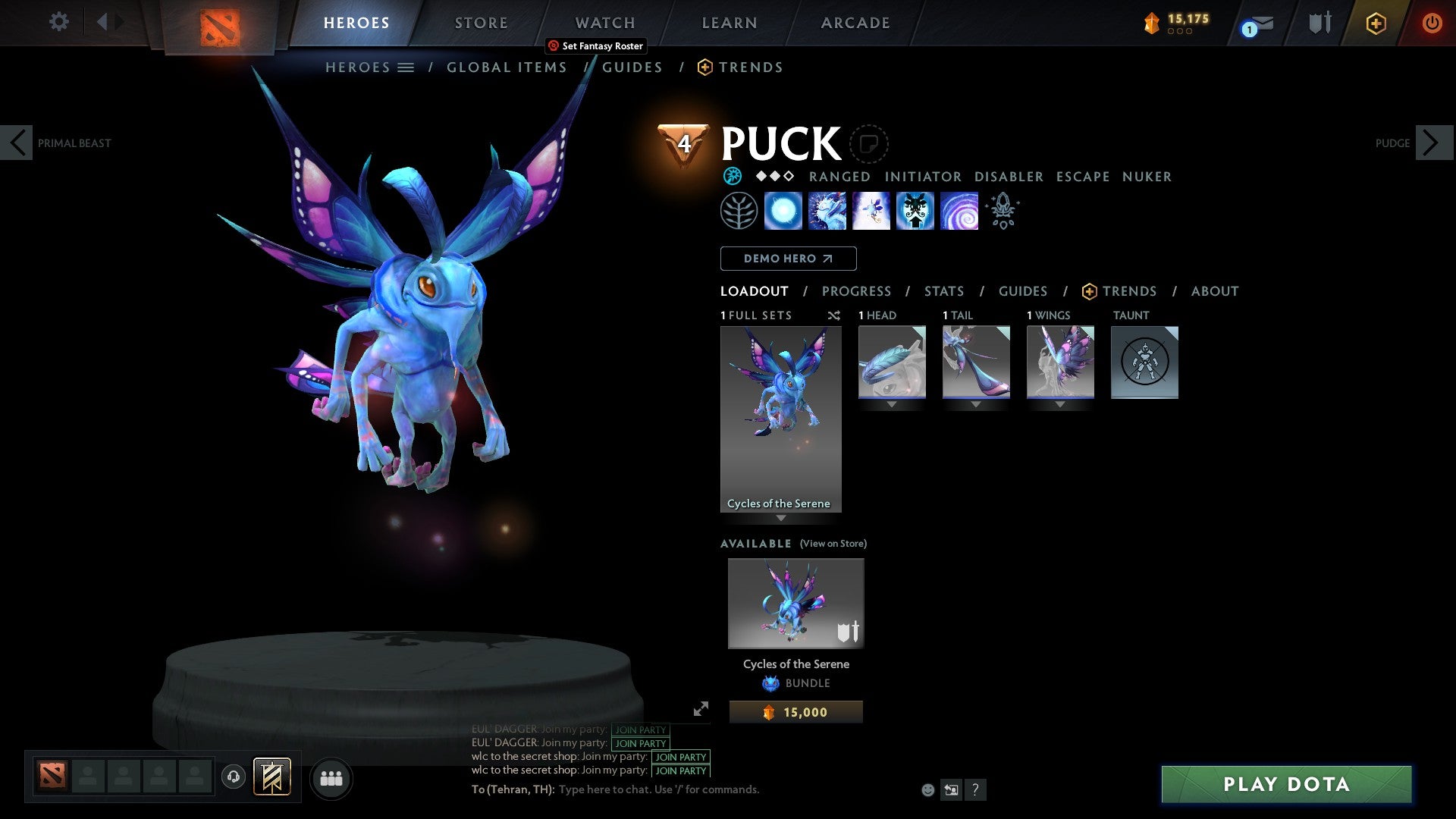Switch to the STORE tab
This screenshot has width=1456, height=819.
(481, 22)
